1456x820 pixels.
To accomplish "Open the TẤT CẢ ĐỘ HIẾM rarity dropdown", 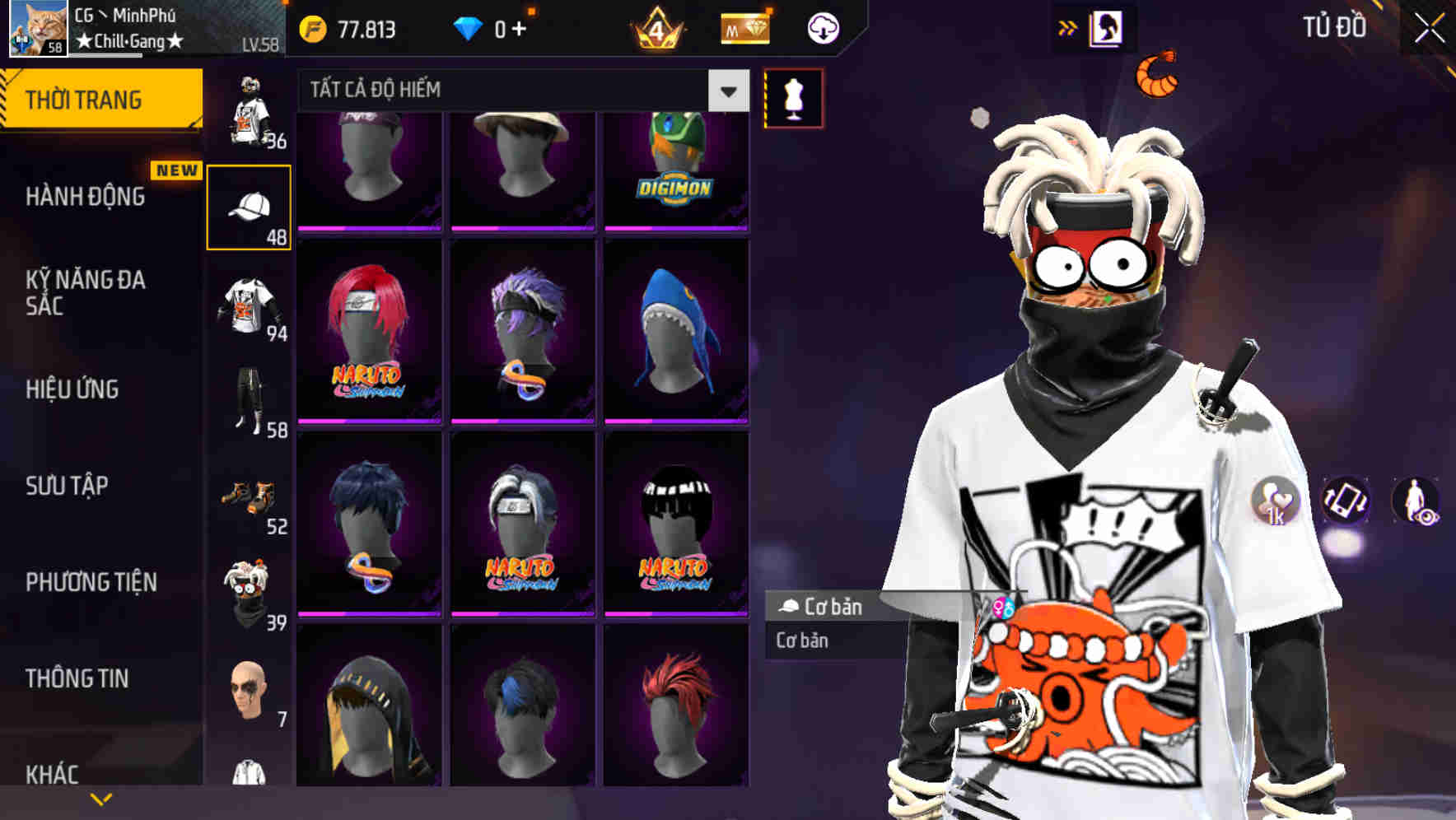I will (x=519, y=91).
